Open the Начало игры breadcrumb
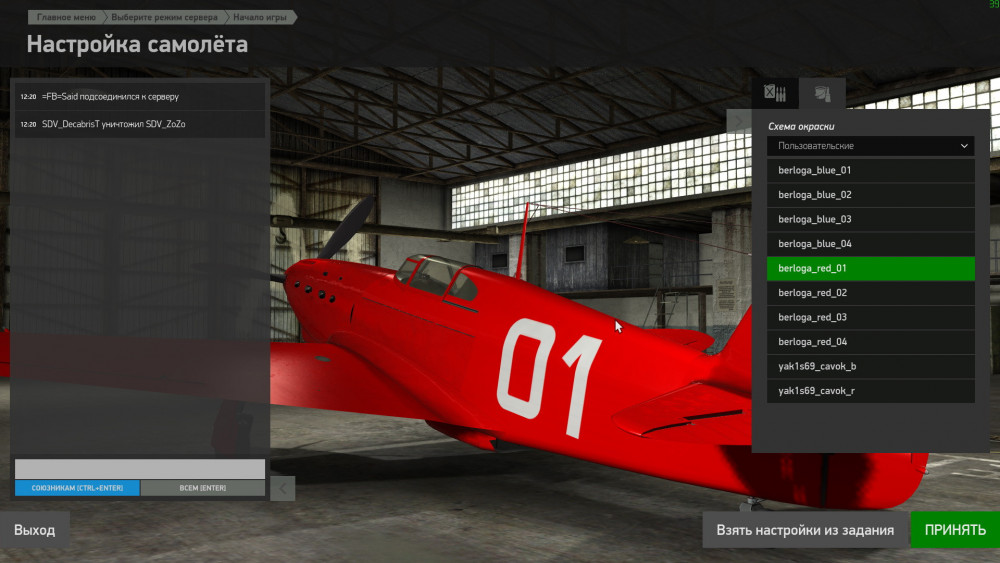 coord(260,18)
